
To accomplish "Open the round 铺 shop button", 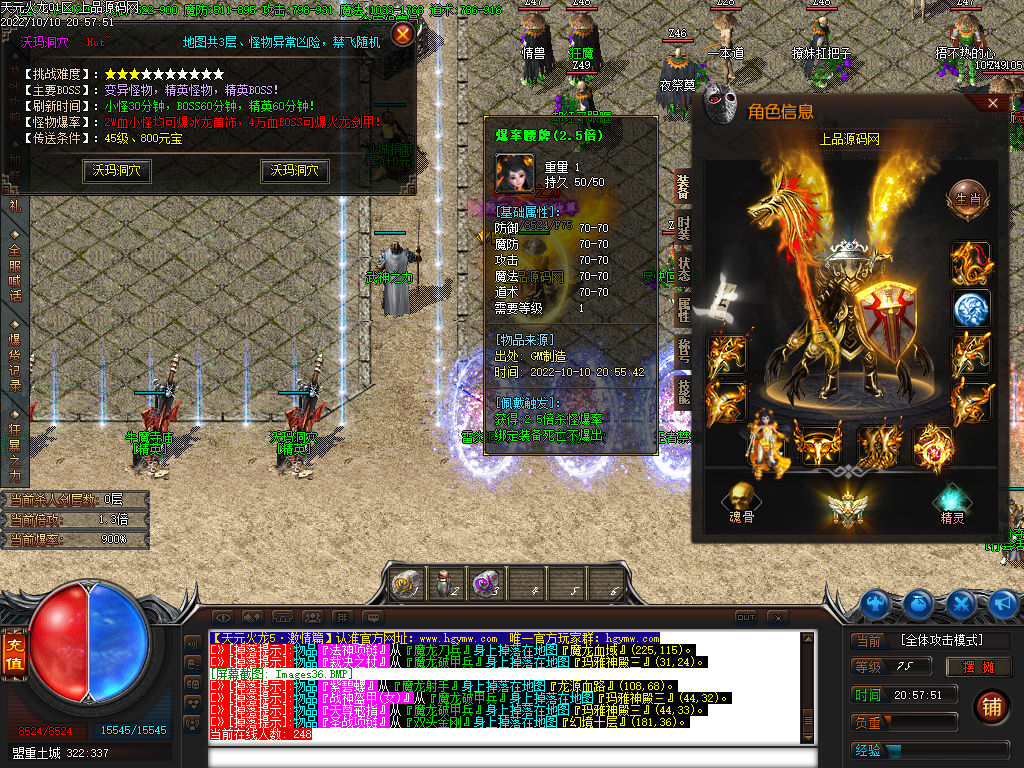I will coord(991,707).
